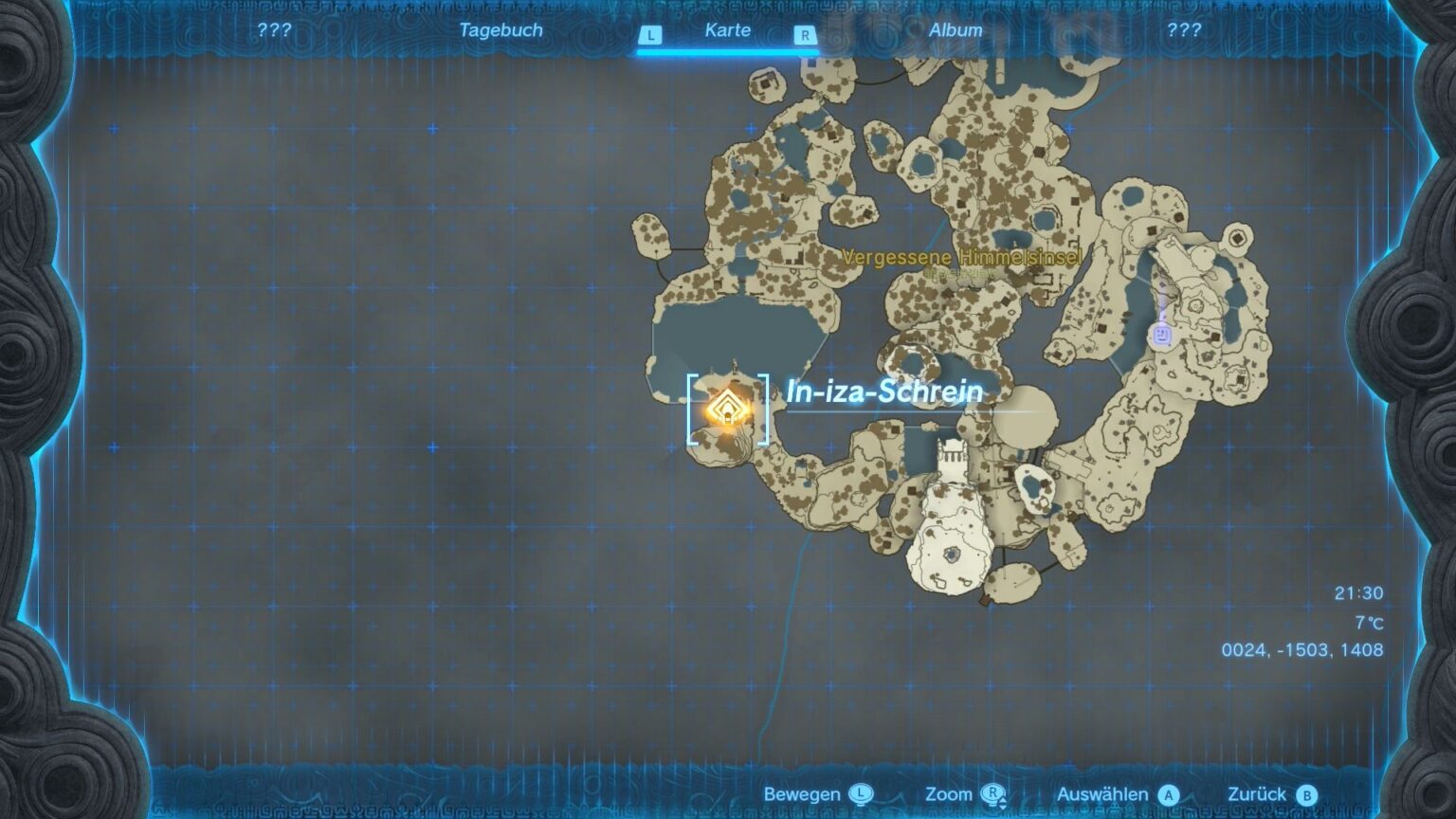
Task: Click the A button icon beside Auswählen
Action: click(x=1166, y=794)
